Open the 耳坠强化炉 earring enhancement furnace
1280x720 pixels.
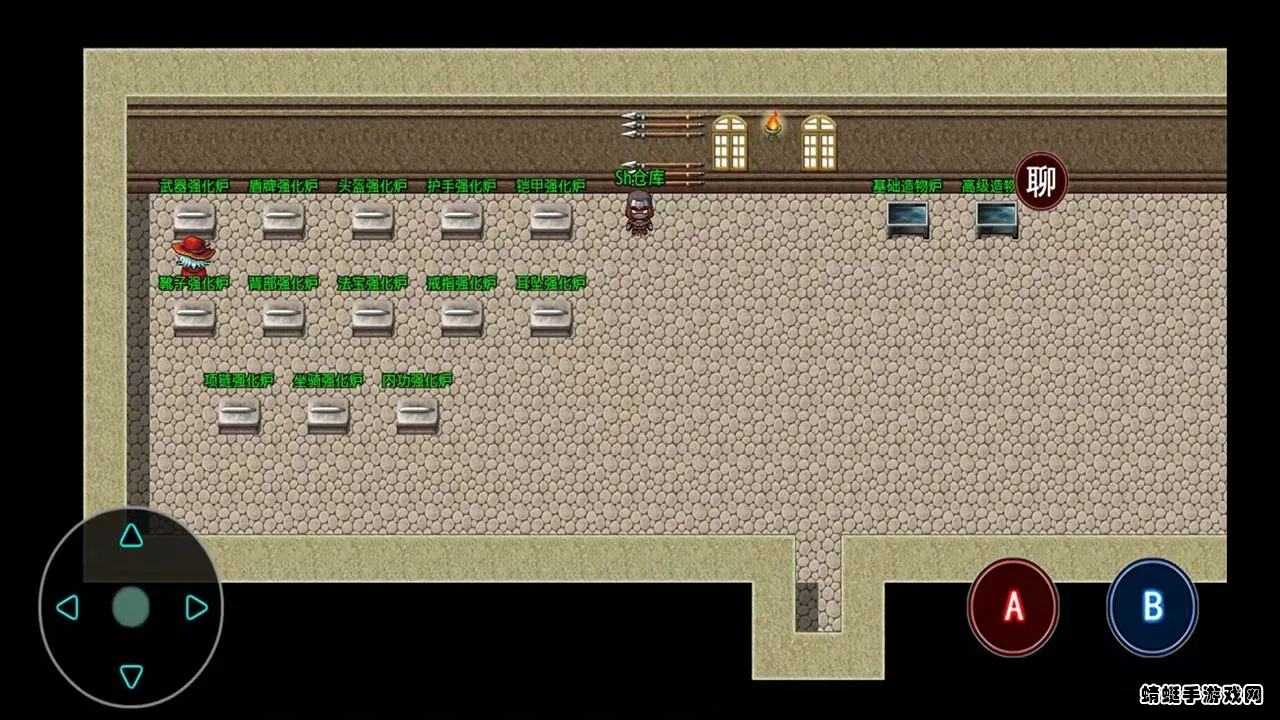549,318
